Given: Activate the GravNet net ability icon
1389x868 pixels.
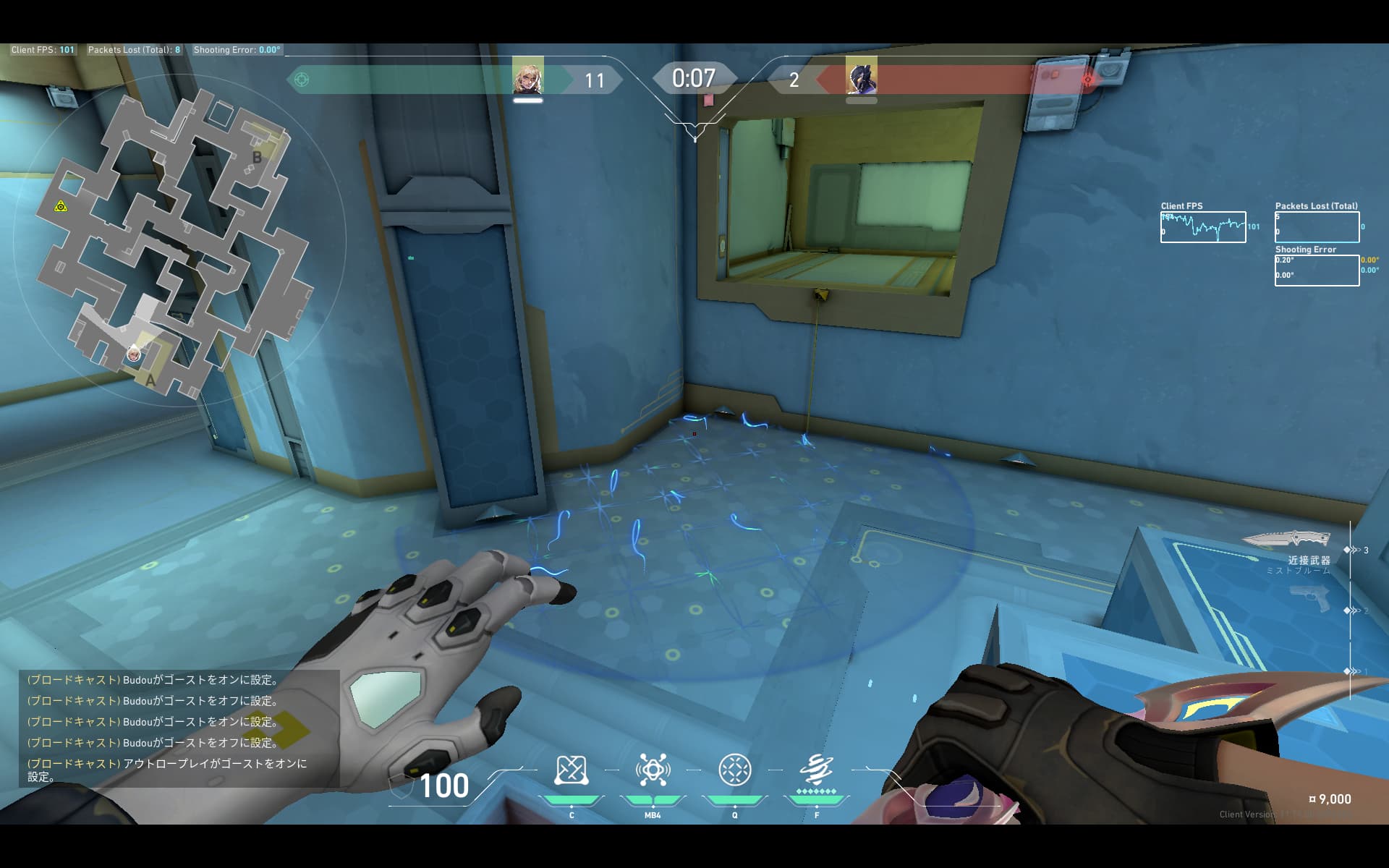Looking at the screenshot, I should (x=571, y=770).
